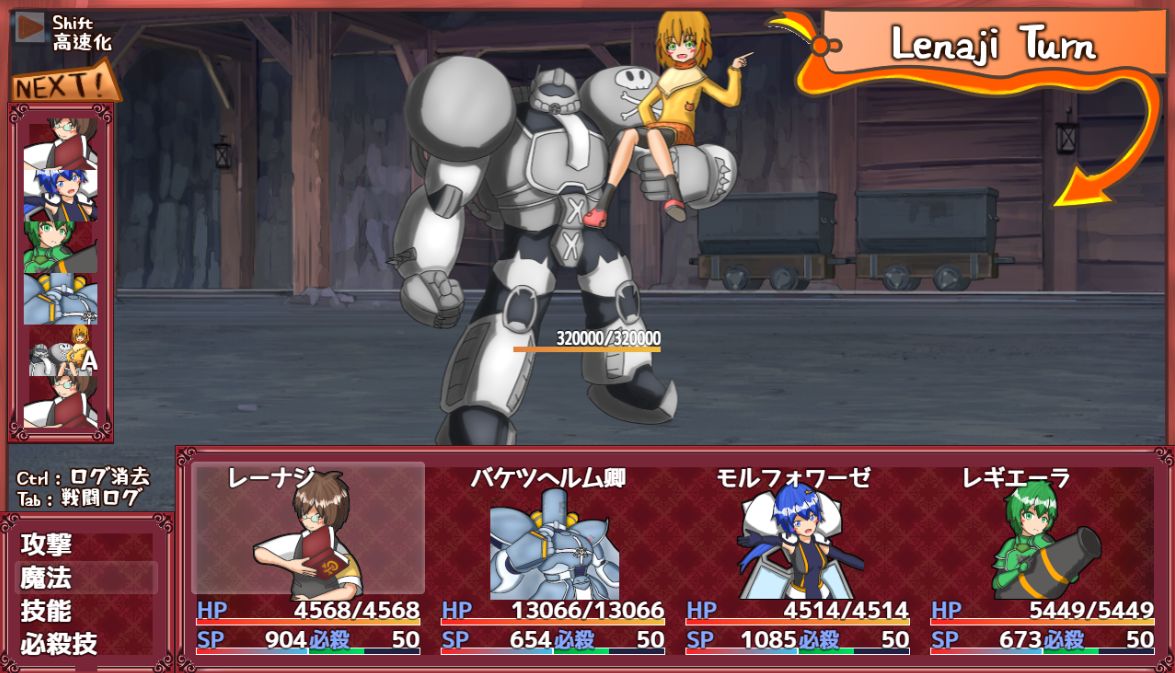Open the 必殺技 special move menu

click(x=60, y=643)
